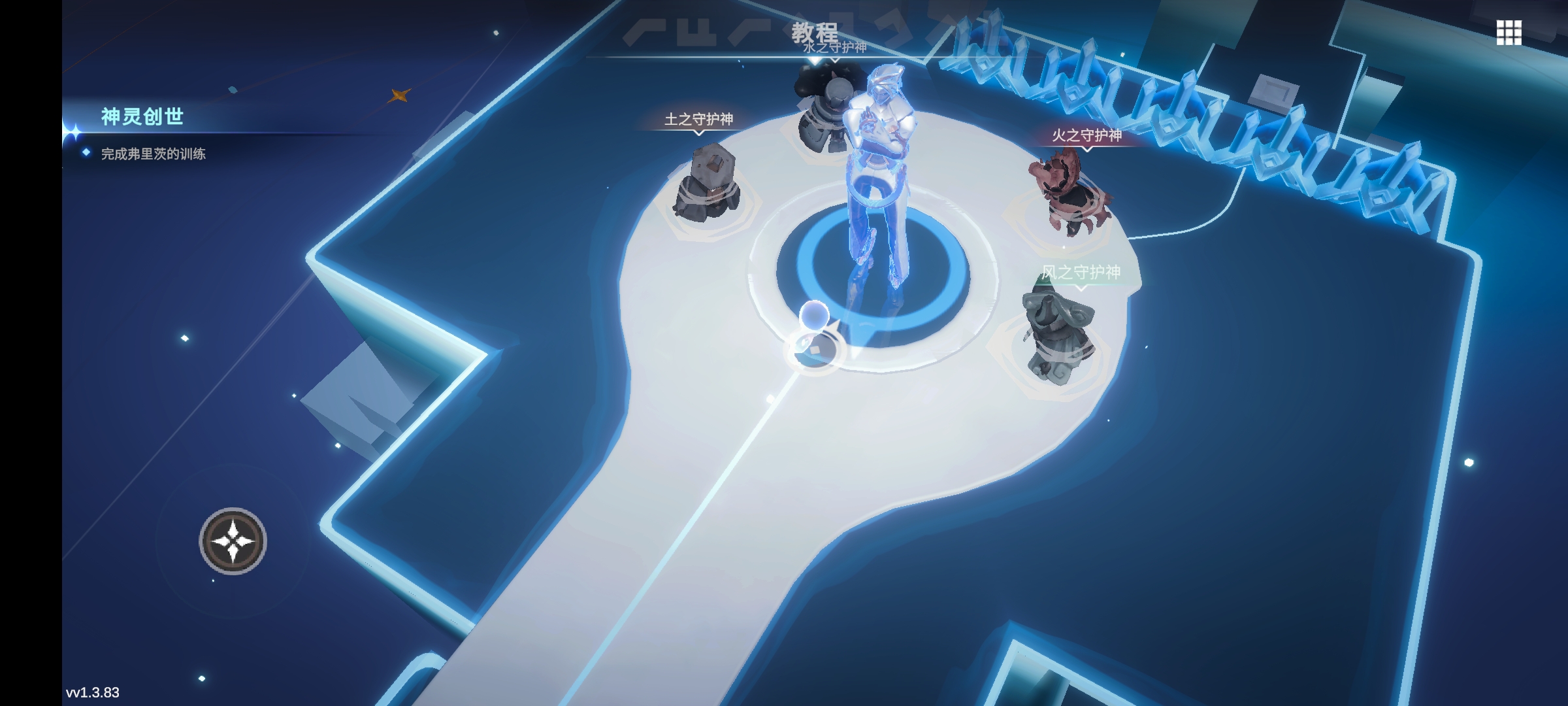Open the 神灵创世 quest tracker
The height and width of the screenshot is (706, 1568).
click(142, 117)
